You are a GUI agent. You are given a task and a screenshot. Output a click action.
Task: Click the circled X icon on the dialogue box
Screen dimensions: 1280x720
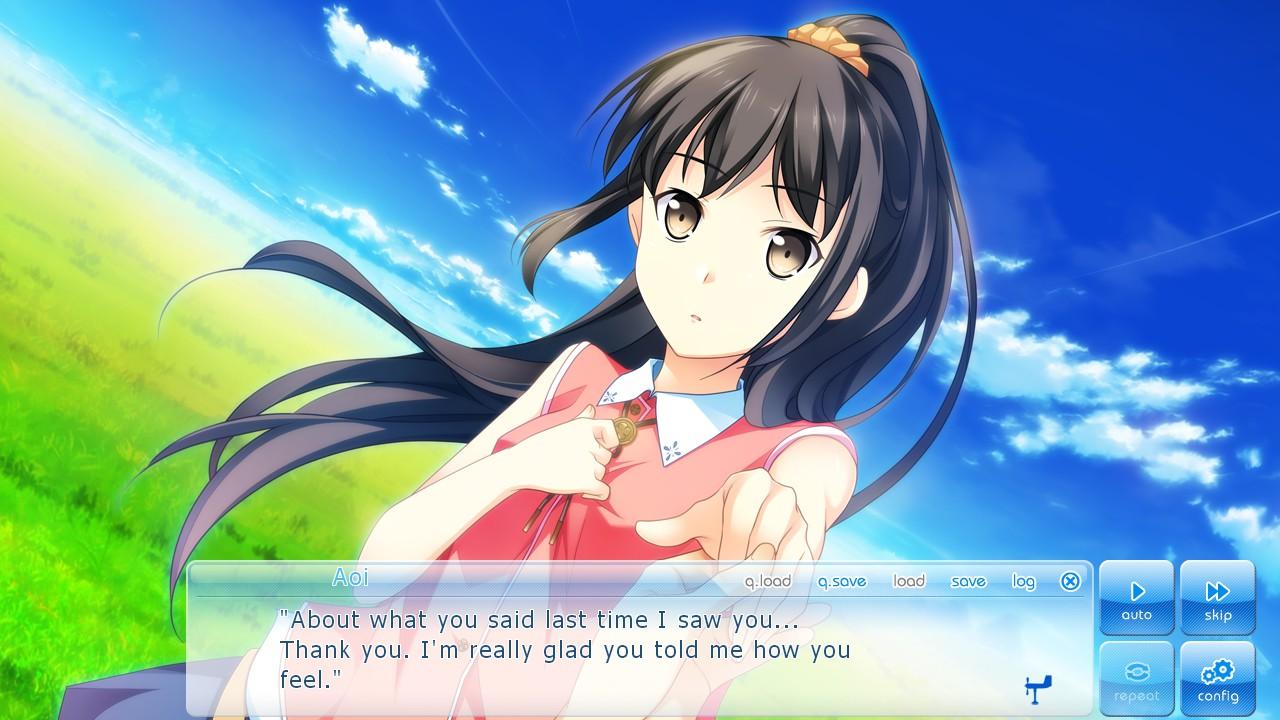(x=1072, y=581)
